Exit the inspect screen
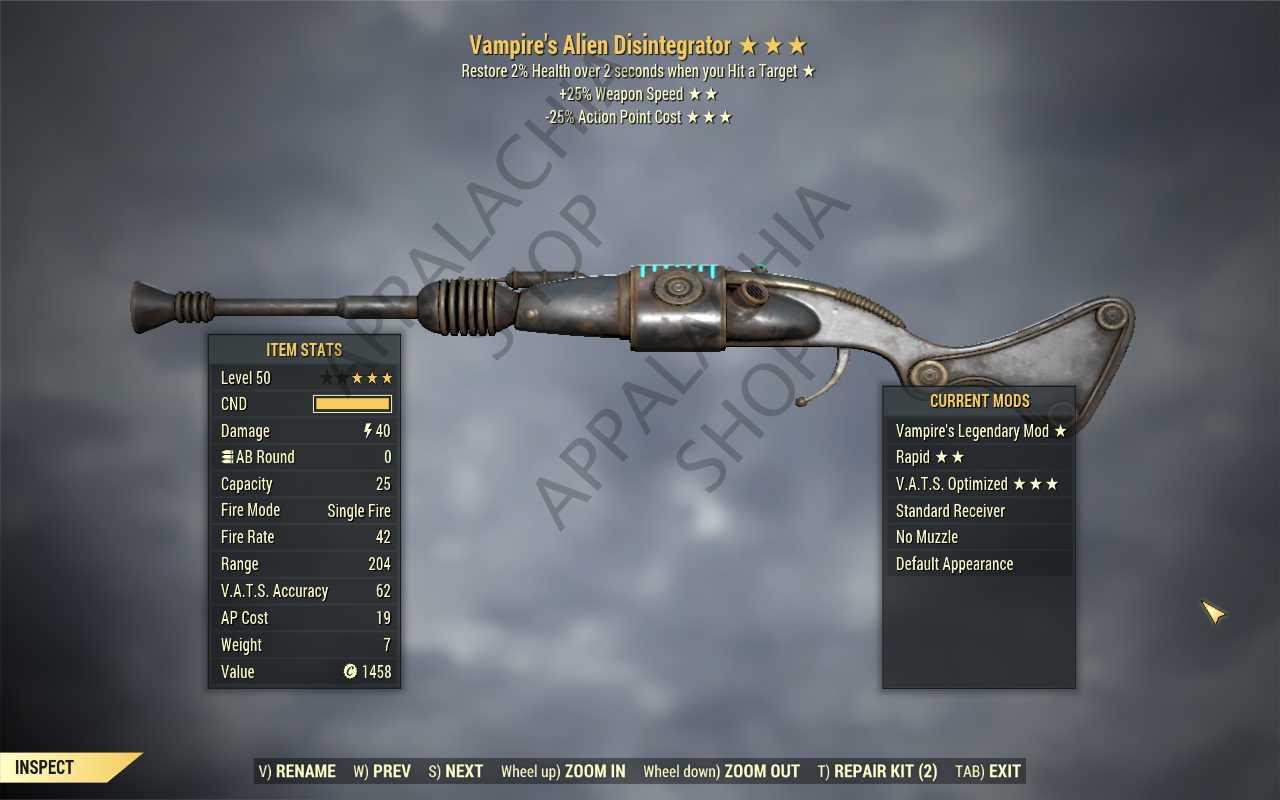This screenshot has width=1280, height=800. (x=988, y=771)
